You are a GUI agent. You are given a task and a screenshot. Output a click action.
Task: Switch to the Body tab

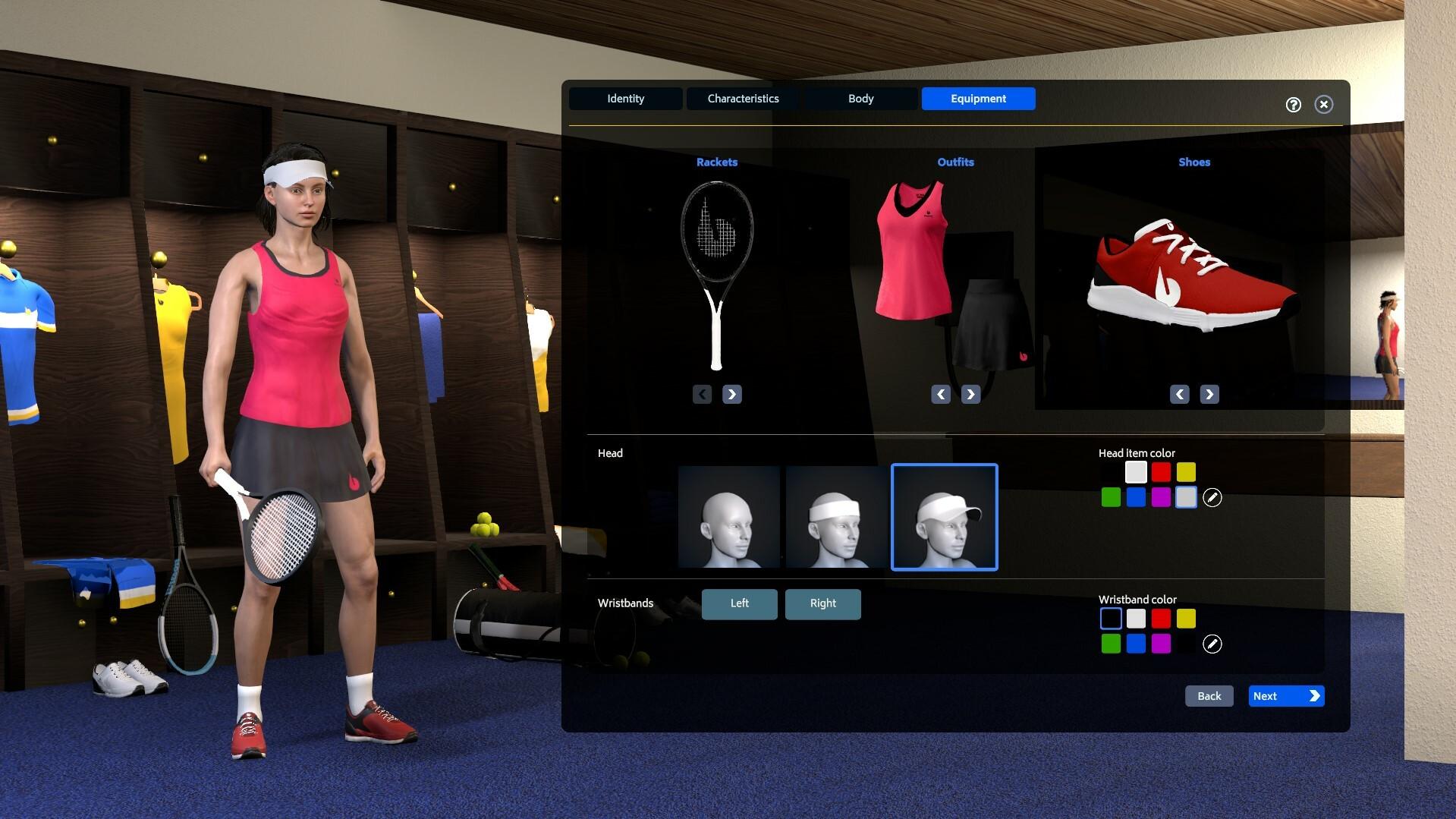pos(860,98)
